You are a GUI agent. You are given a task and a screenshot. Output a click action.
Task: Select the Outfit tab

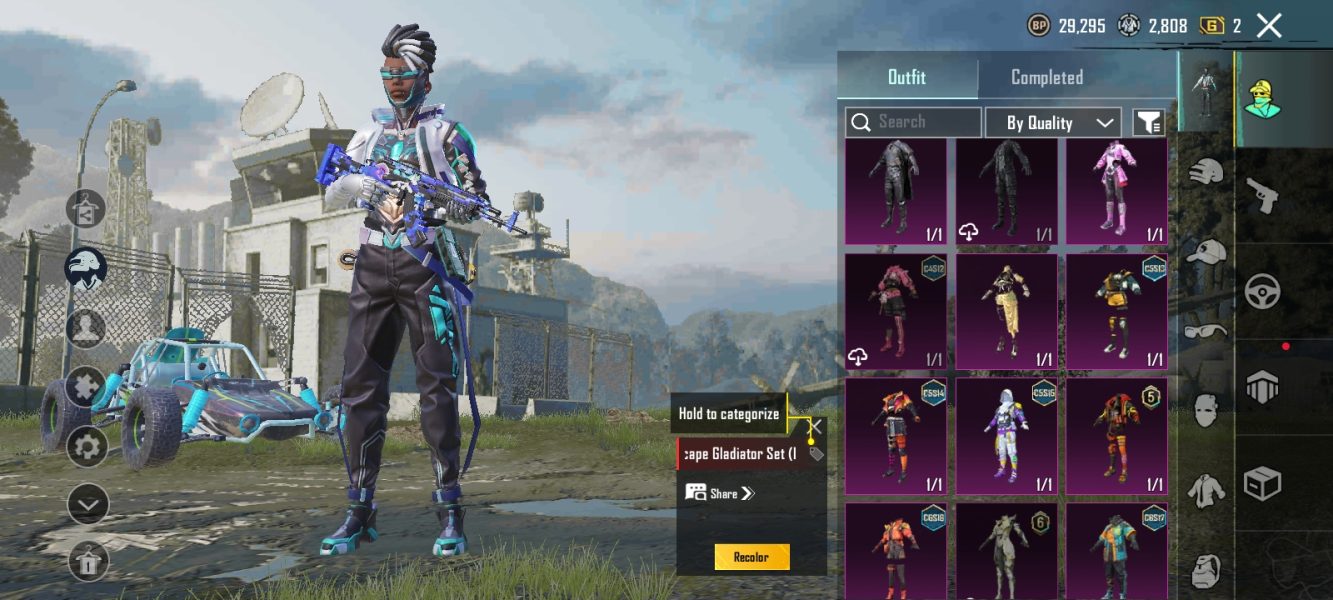[907, 77]
